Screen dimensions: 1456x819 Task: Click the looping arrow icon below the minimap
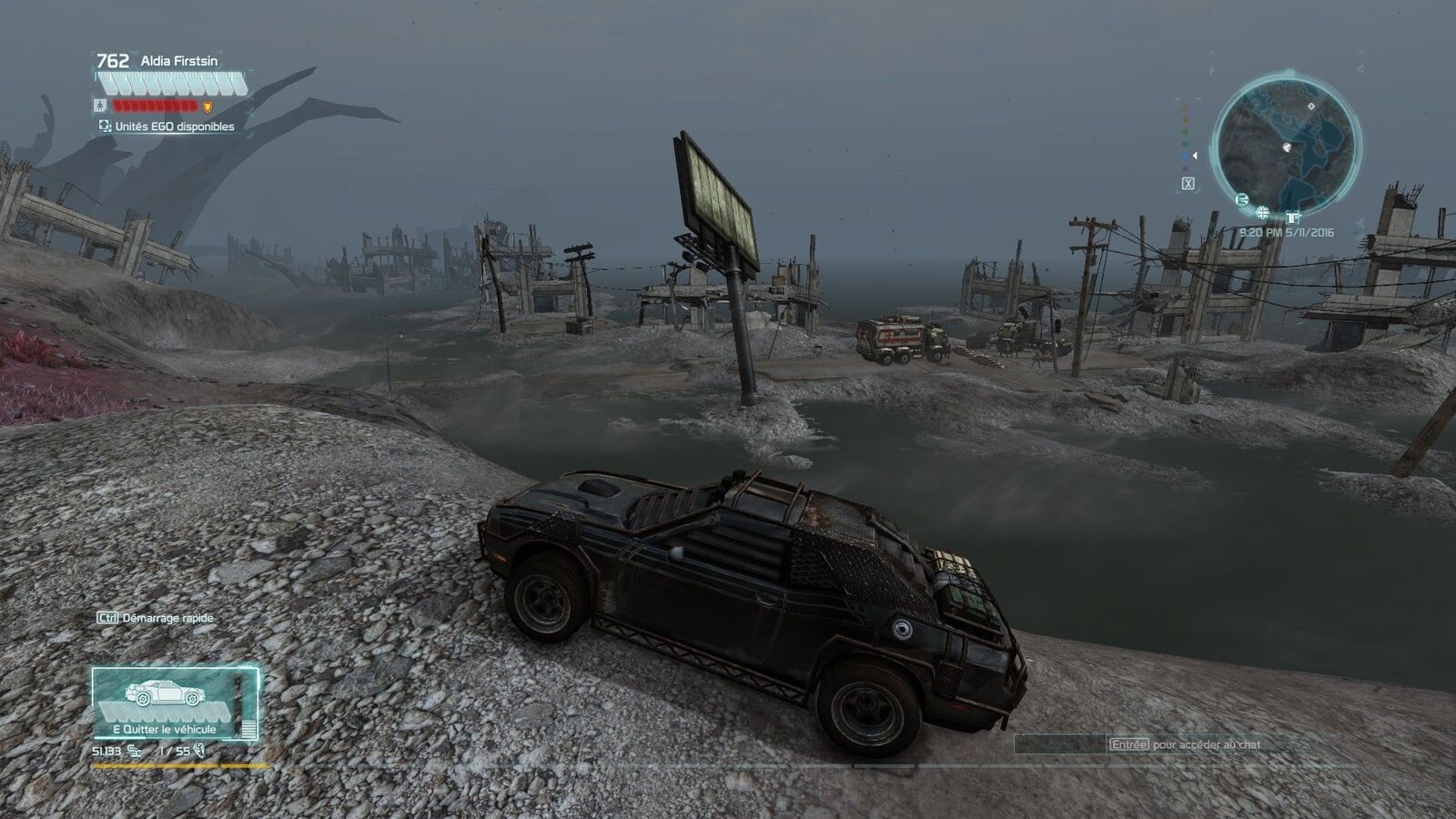[x=1242, y=200]
